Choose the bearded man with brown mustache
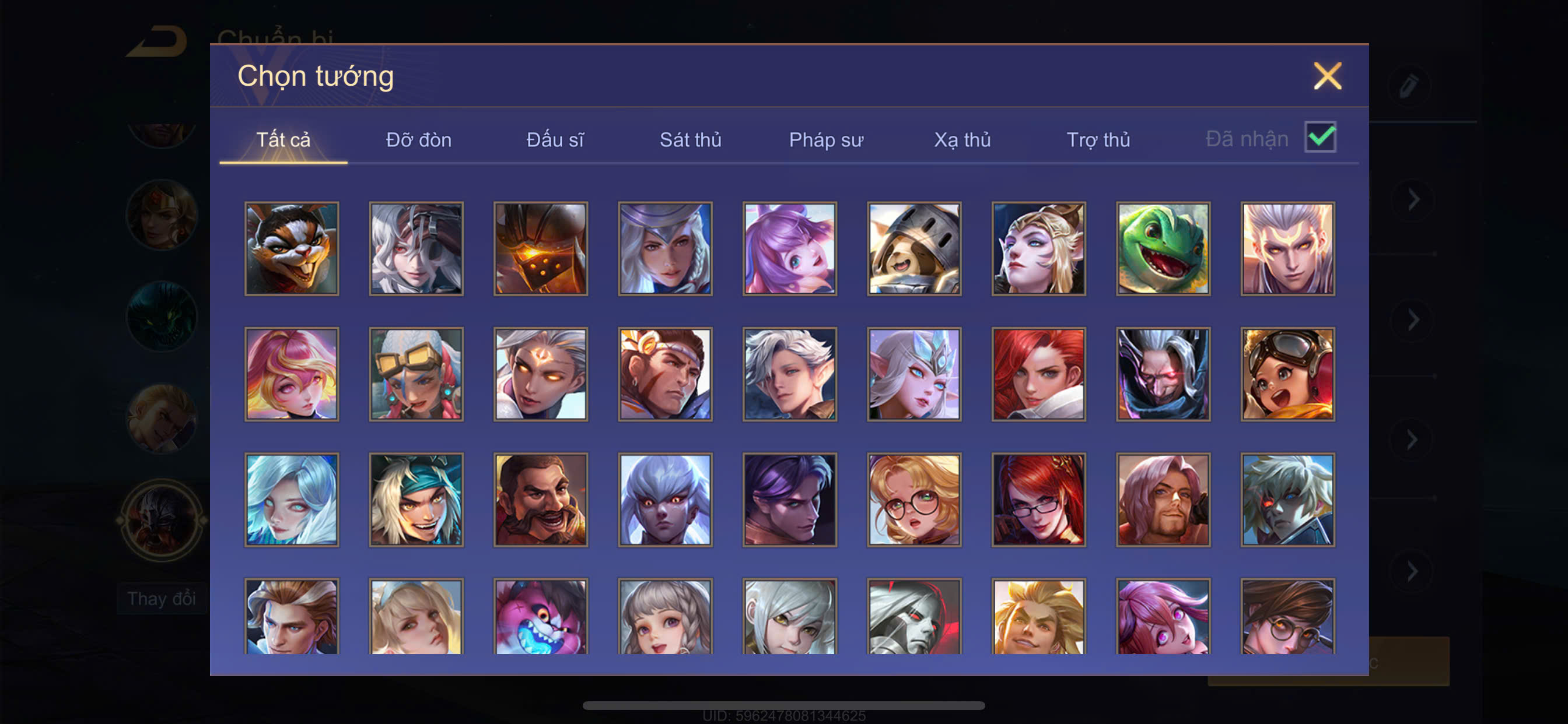The image size is (1568, 724). (x=541, y=500)
